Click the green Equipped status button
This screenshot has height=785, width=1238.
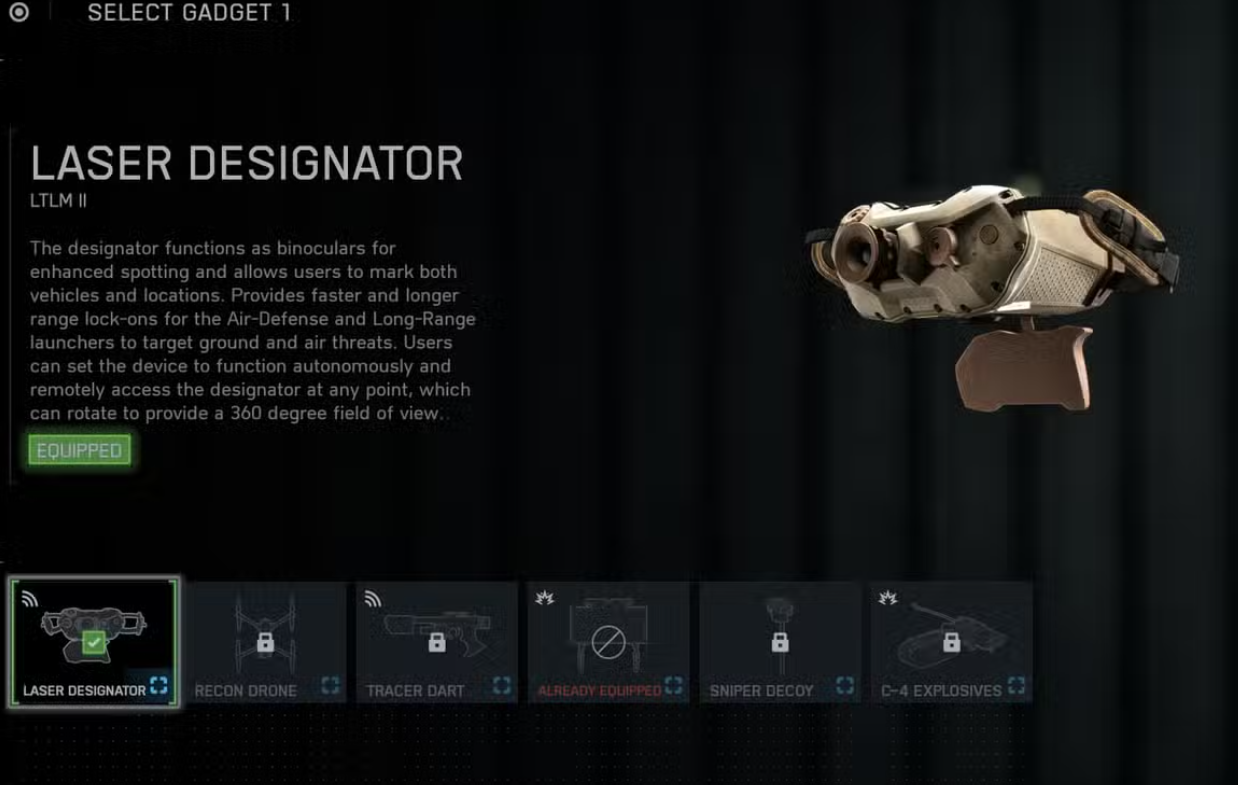pos(79,451)
